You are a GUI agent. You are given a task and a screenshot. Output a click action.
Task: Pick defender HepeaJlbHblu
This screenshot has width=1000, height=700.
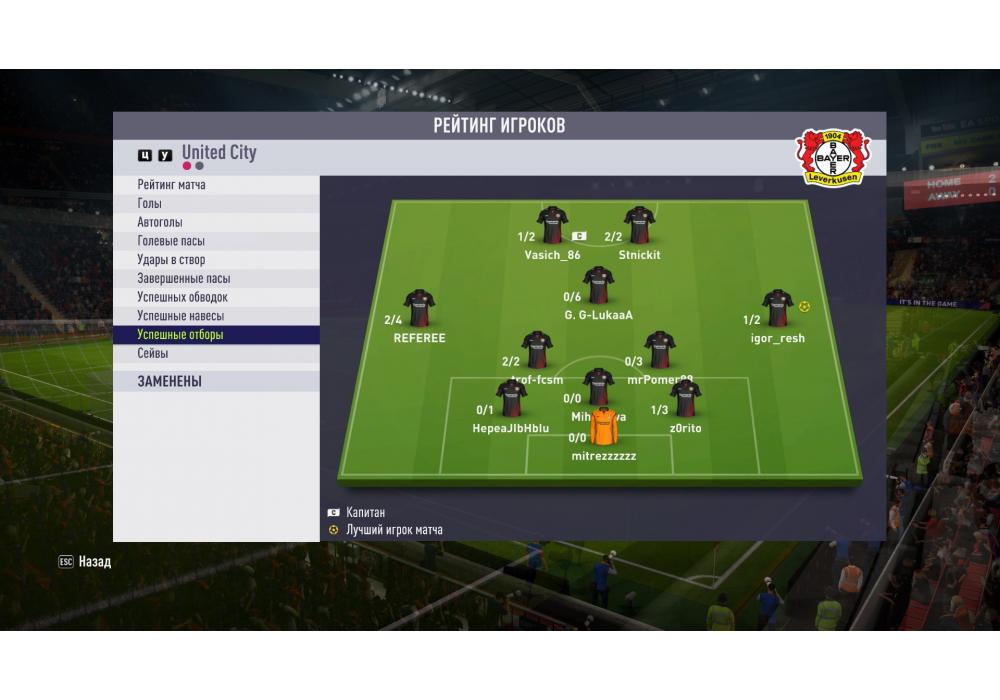pyautogui.click(x=511, y=398)
